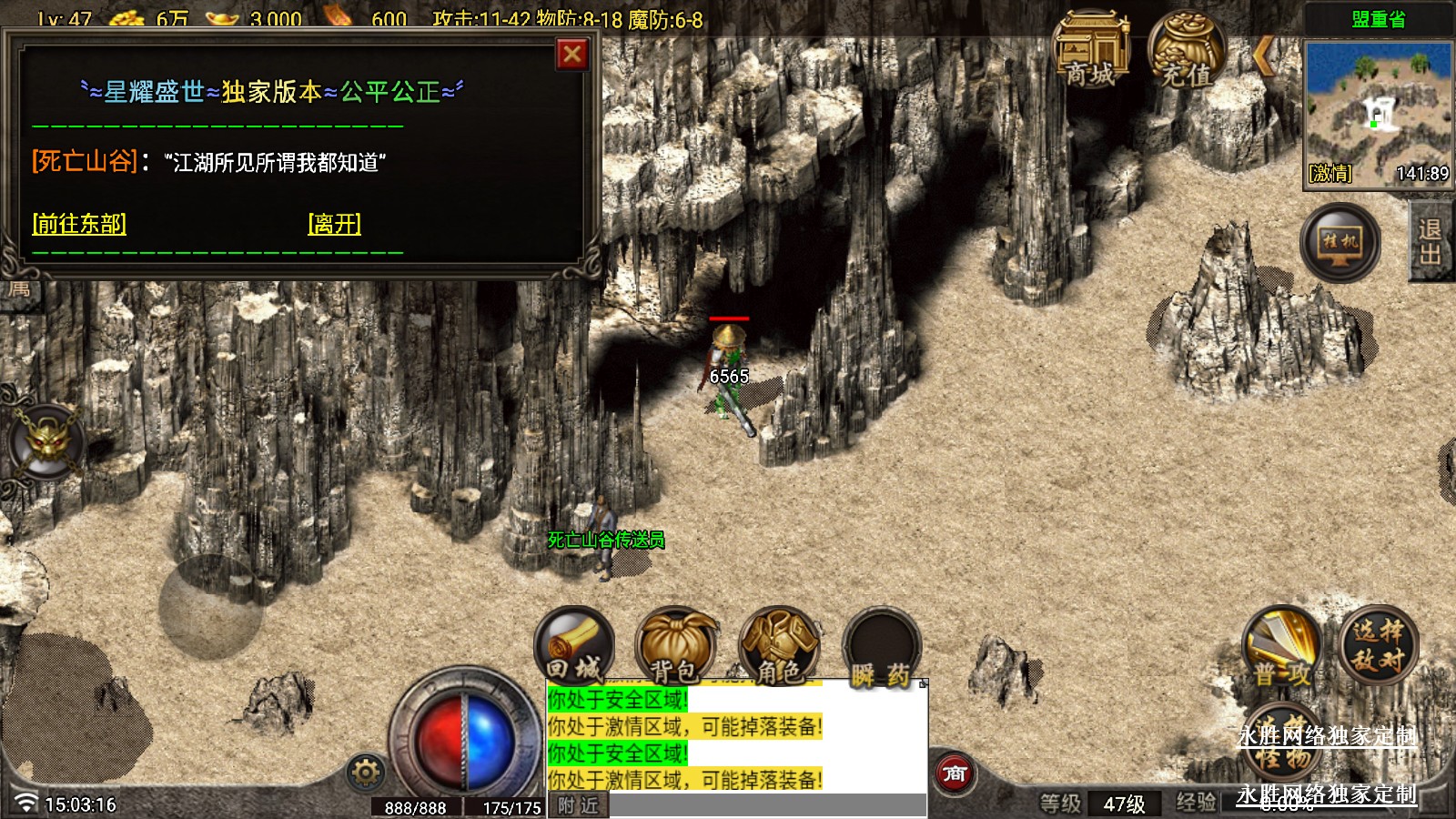
Task: Use the 回城 return-to-town scroll
Action: pyautogui.click(x=574, y=648)
